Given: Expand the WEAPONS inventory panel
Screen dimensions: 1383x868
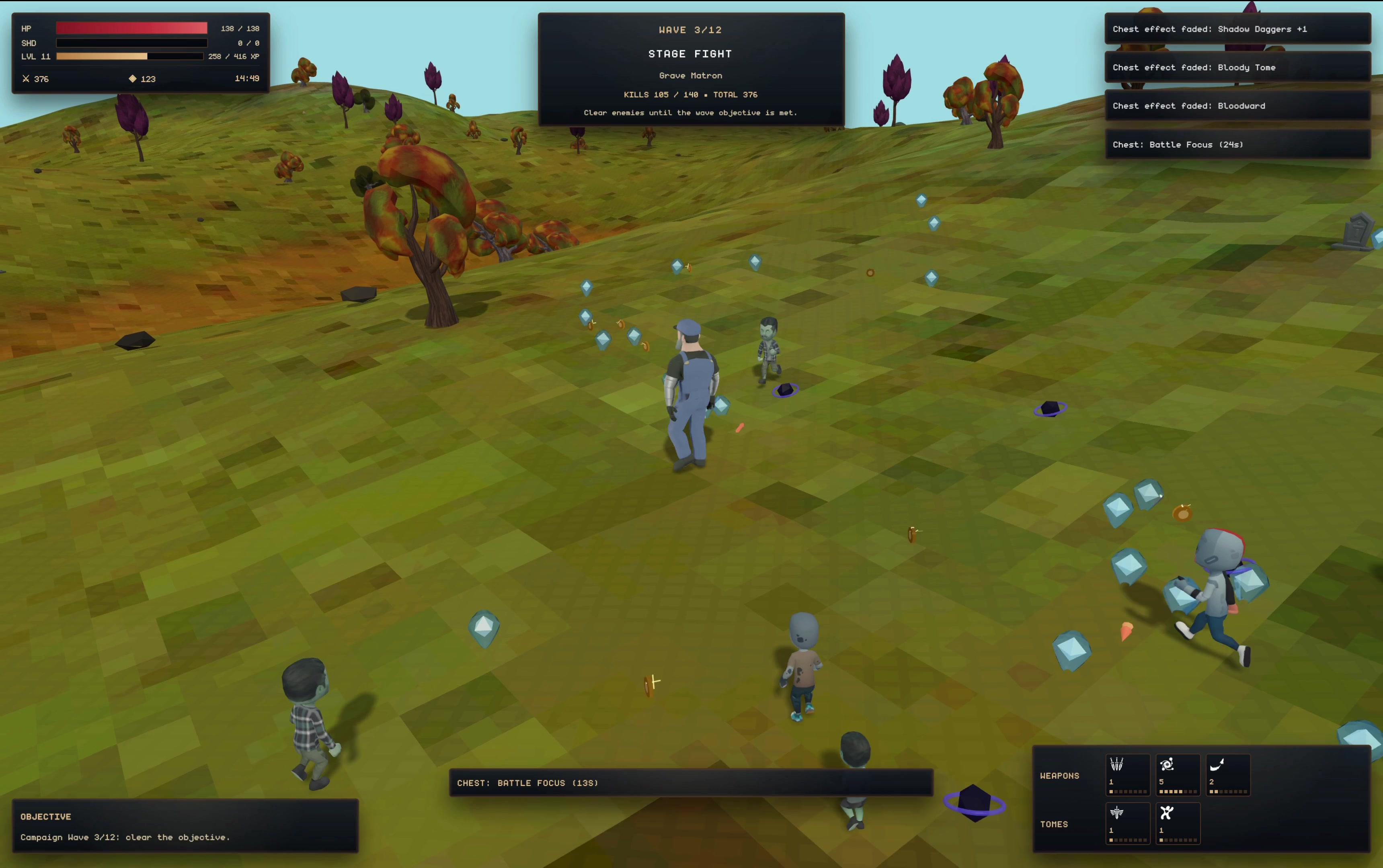Looking at the screenshot, I should [x=1060, y=776].
